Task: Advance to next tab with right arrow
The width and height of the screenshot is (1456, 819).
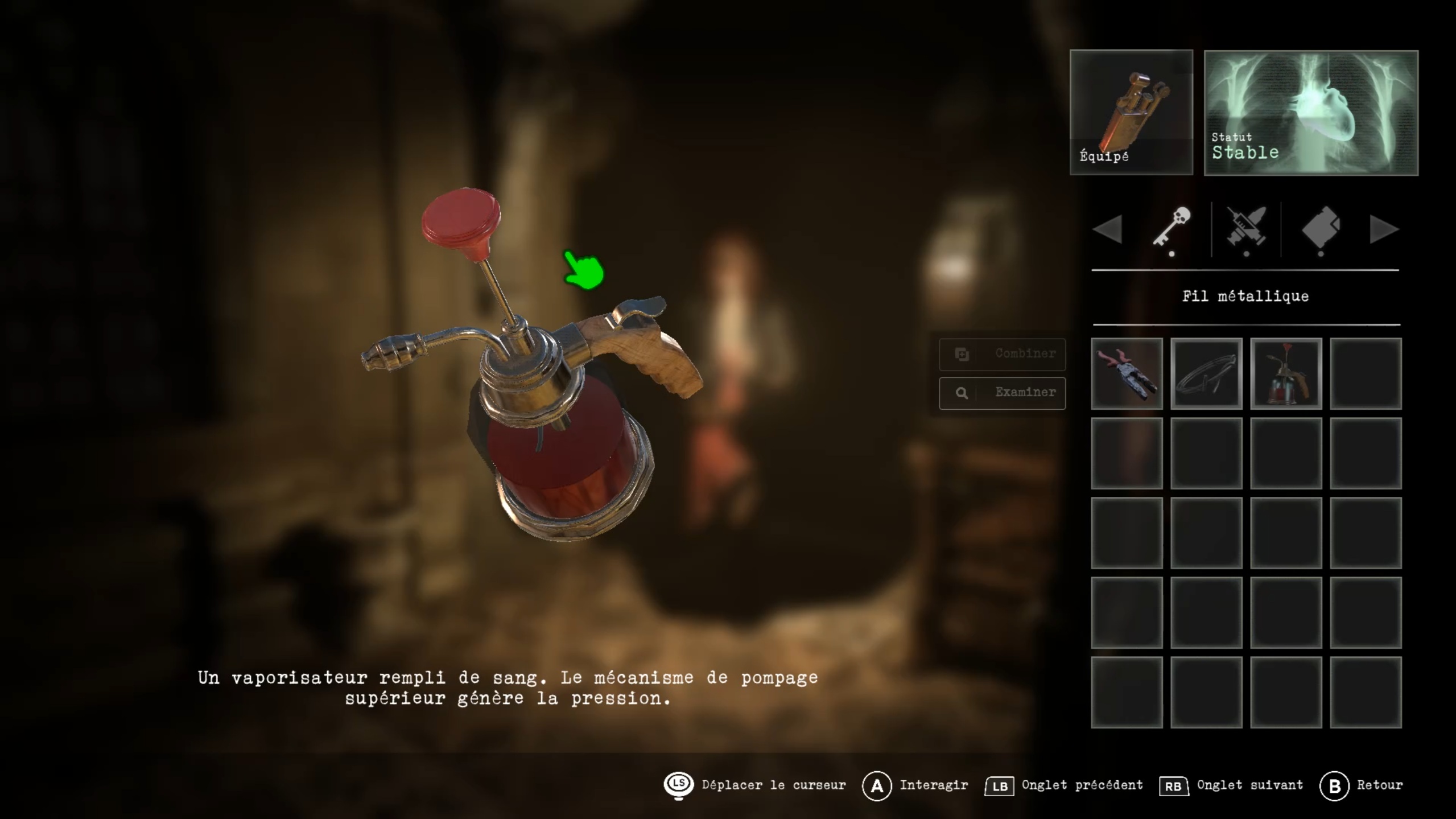Action: pyautogui.click(x=1384, y=230)
